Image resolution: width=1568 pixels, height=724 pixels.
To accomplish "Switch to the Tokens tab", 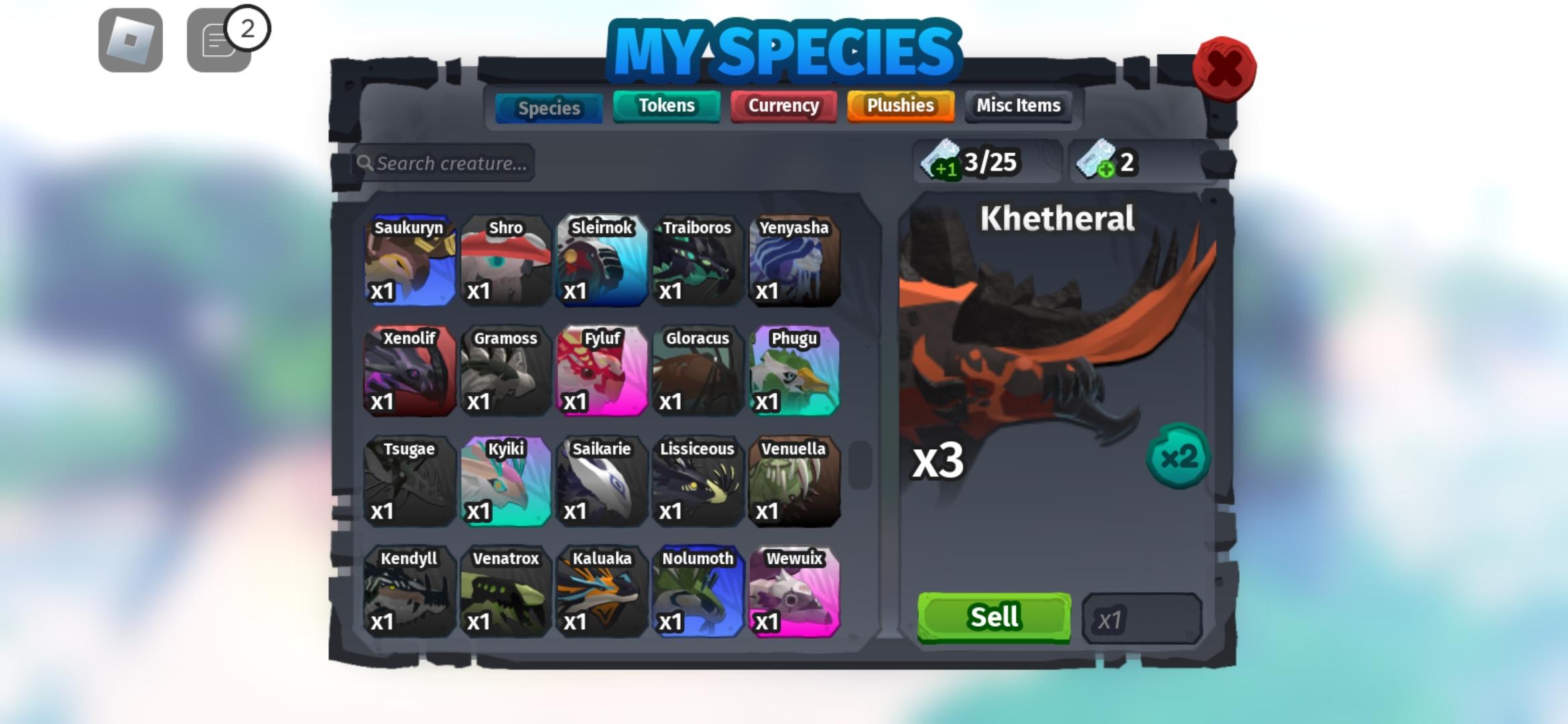I will pyautogui.click(x=666, y=105).
